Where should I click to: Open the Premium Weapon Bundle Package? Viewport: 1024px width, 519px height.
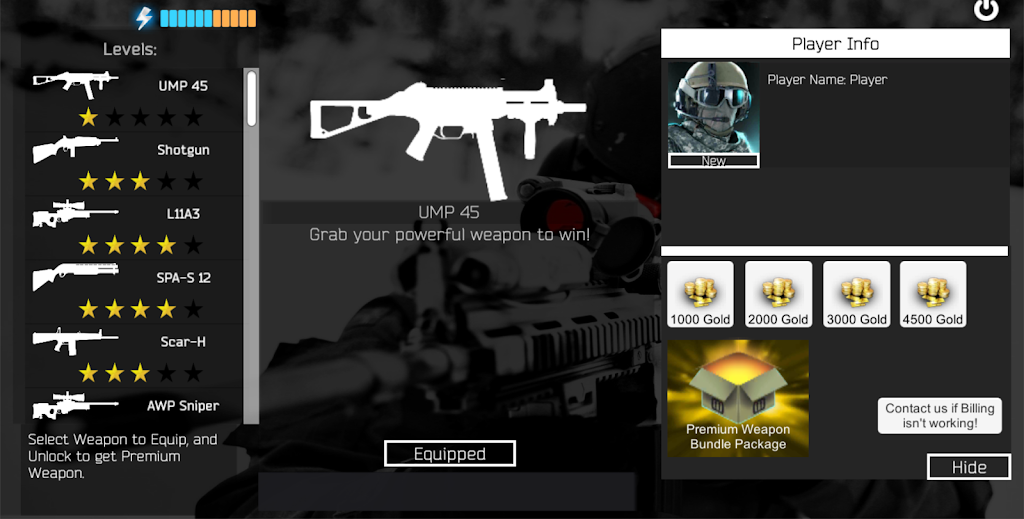738,398
